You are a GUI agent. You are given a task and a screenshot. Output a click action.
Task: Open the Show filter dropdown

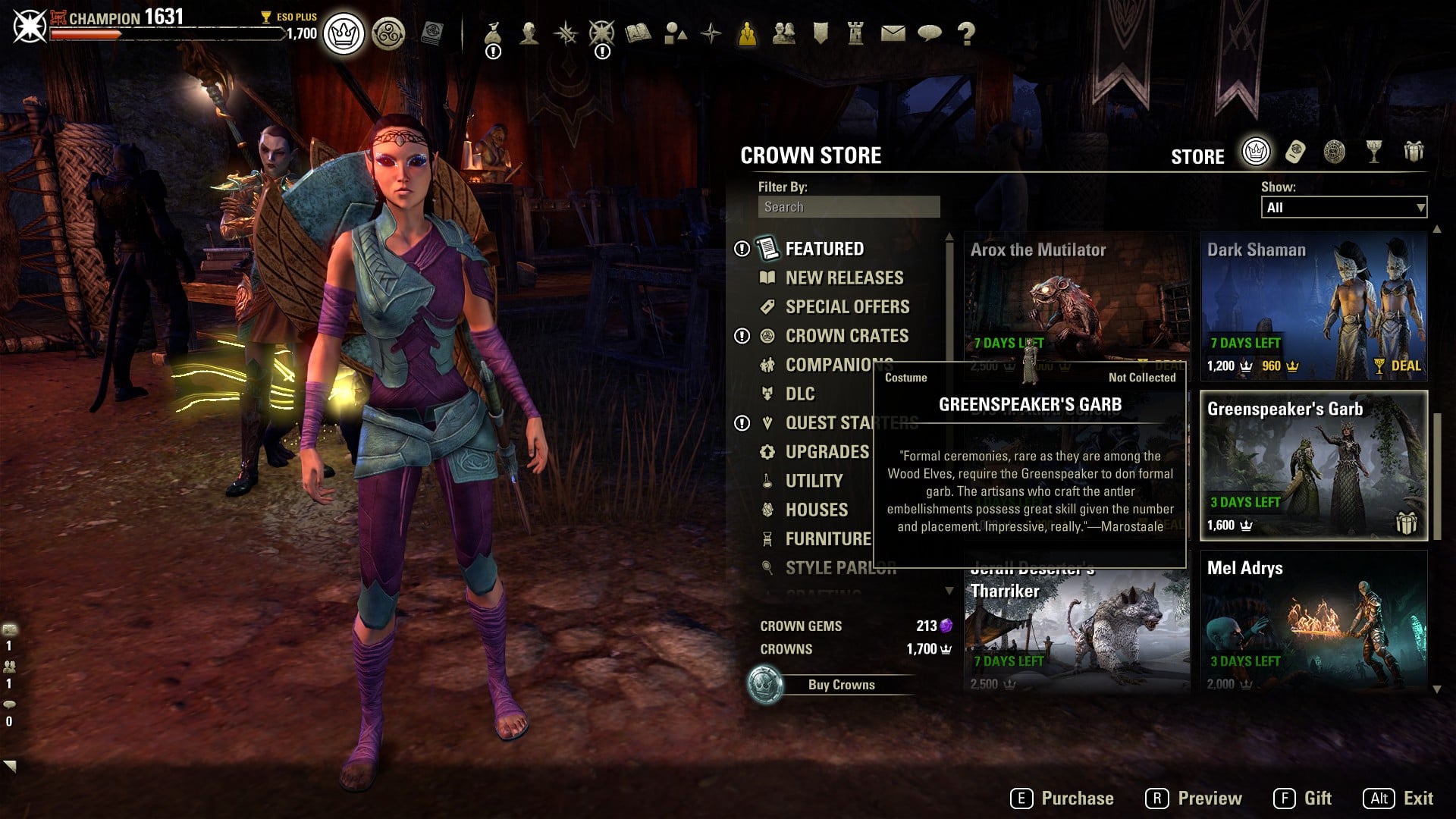pos(1343,208)
